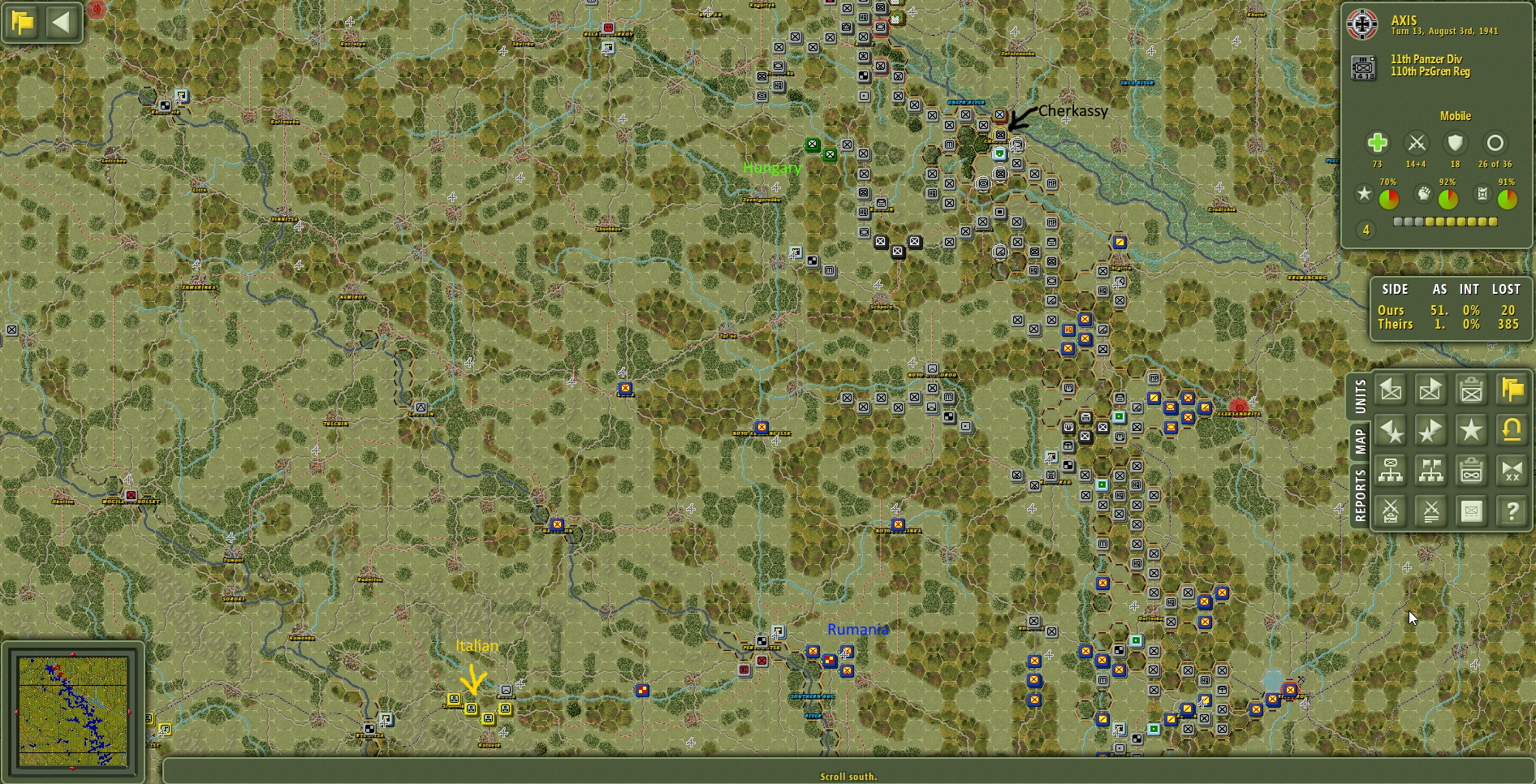Open the formation flags chart icon

click(1431, 471)
